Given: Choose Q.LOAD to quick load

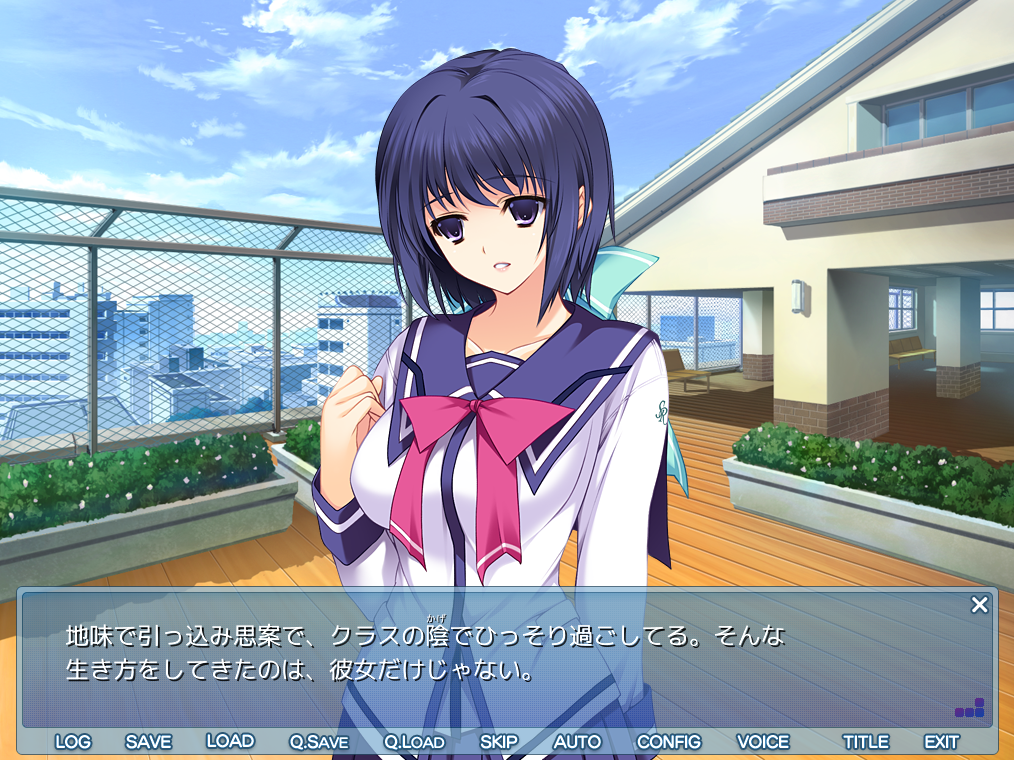Looking at the screenshot, I should 414,742.
